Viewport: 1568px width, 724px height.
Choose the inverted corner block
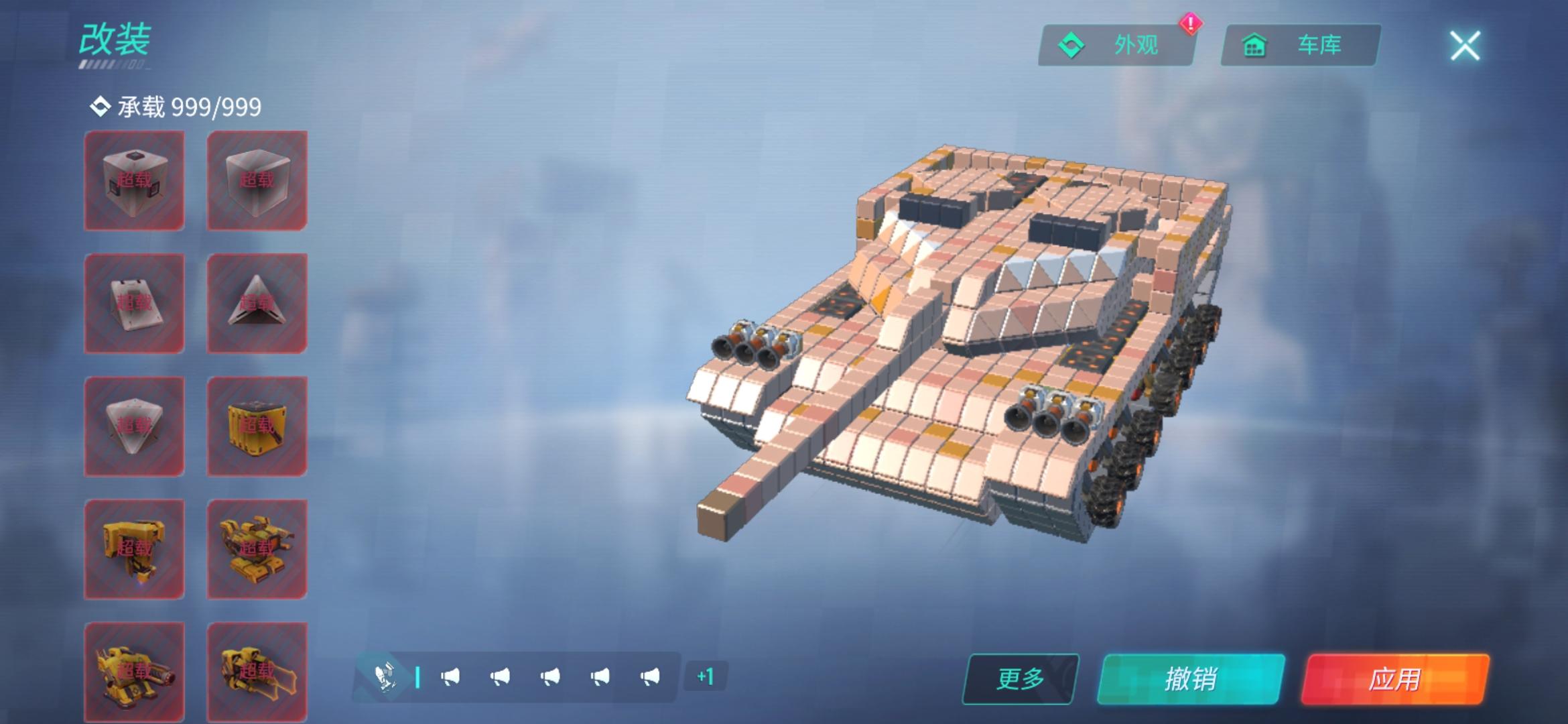[134, 426]
